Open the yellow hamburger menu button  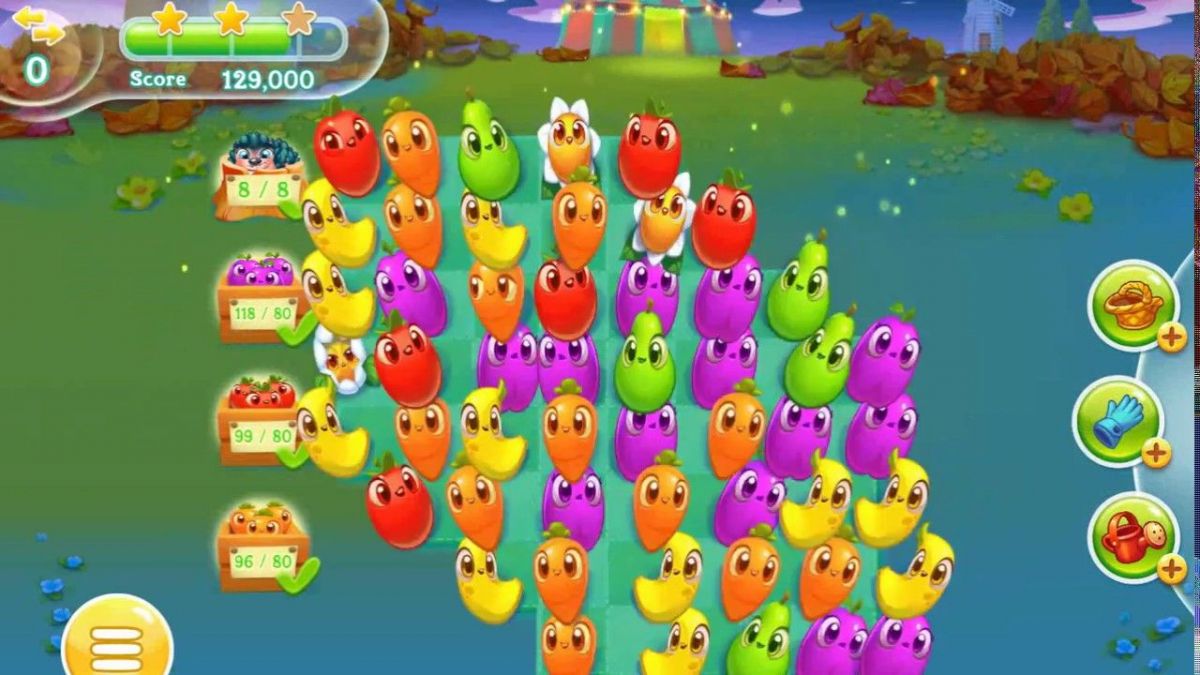pos(117,642)
